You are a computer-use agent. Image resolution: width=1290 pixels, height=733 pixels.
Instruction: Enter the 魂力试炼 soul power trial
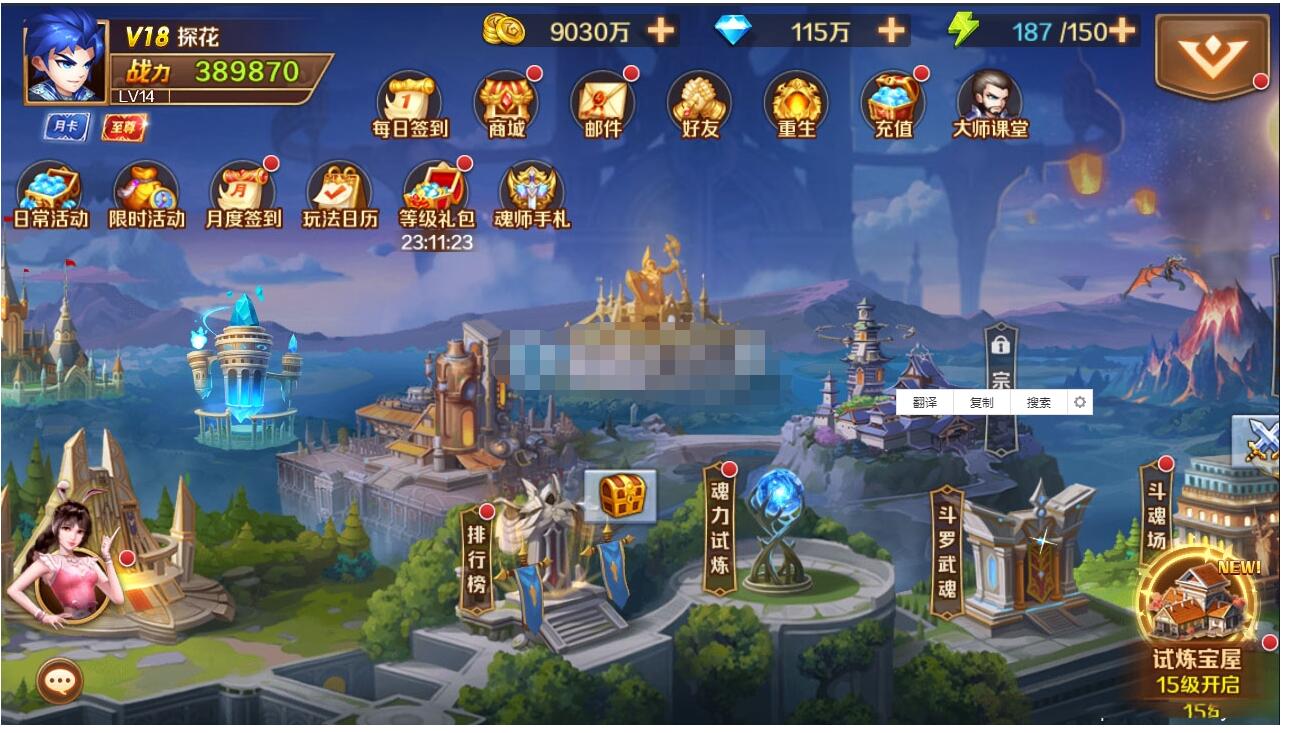[720, 528]
